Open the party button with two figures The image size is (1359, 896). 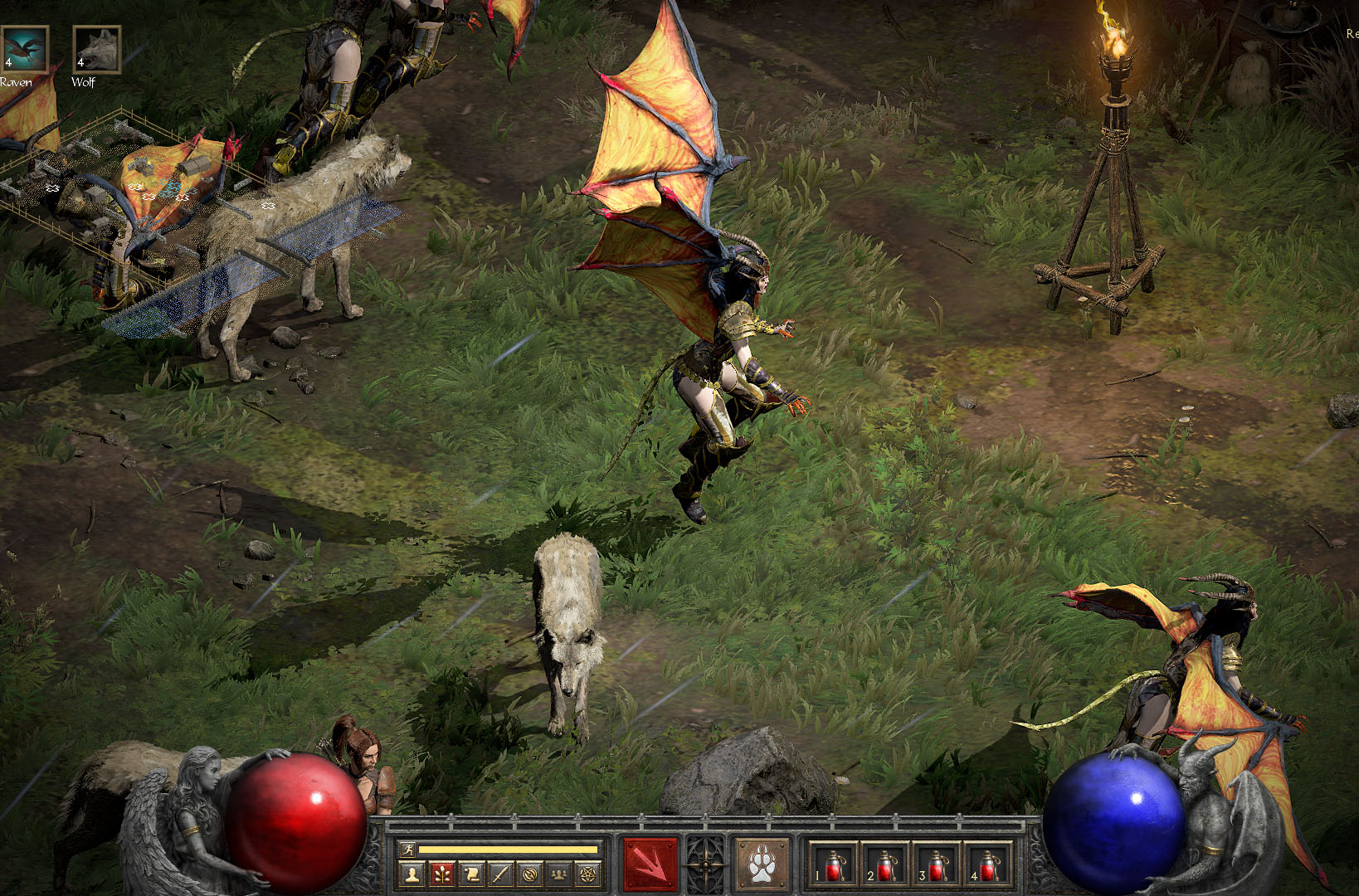[x=560, y=873]
